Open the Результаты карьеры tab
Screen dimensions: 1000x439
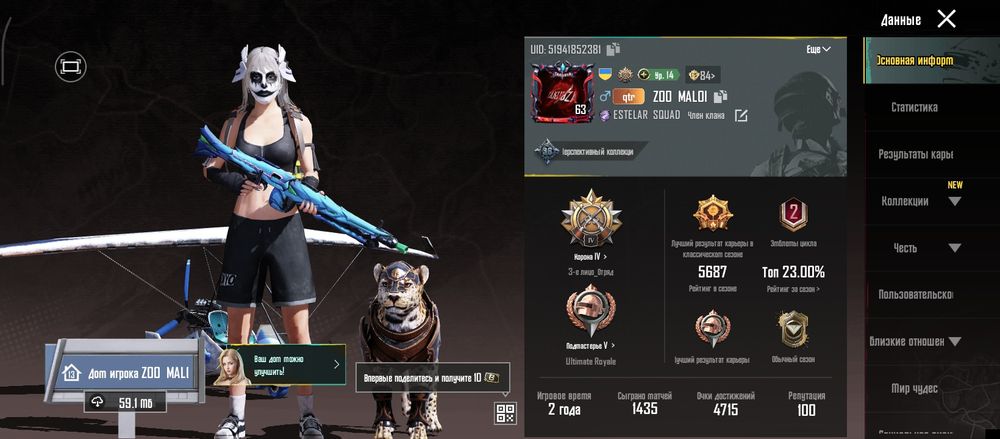(x=915, y=155)
